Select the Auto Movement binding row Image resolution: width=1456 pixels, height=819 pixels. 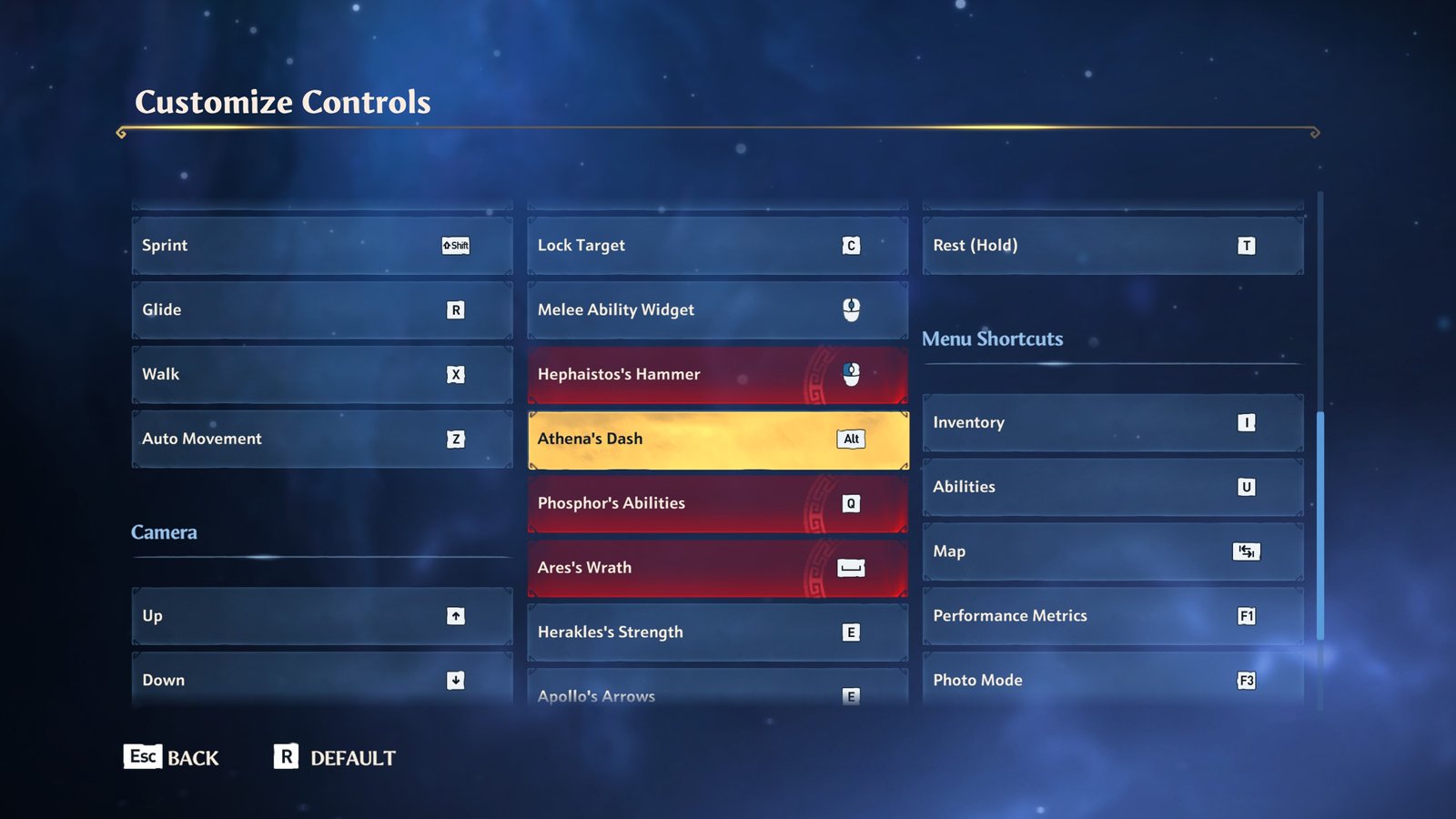coord(322,440)
